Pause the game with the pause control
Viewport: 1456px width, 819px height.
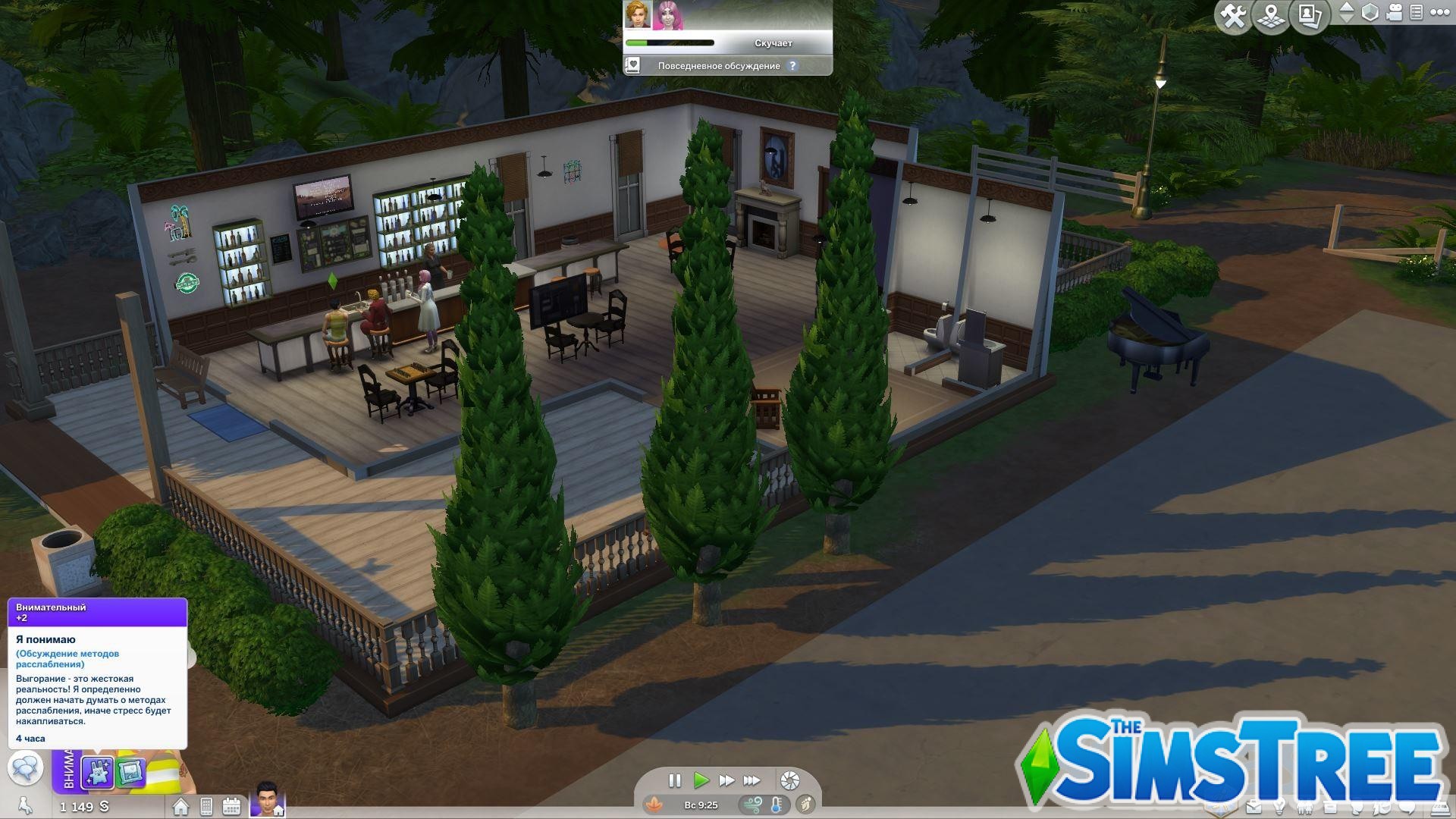pos(675,780)
